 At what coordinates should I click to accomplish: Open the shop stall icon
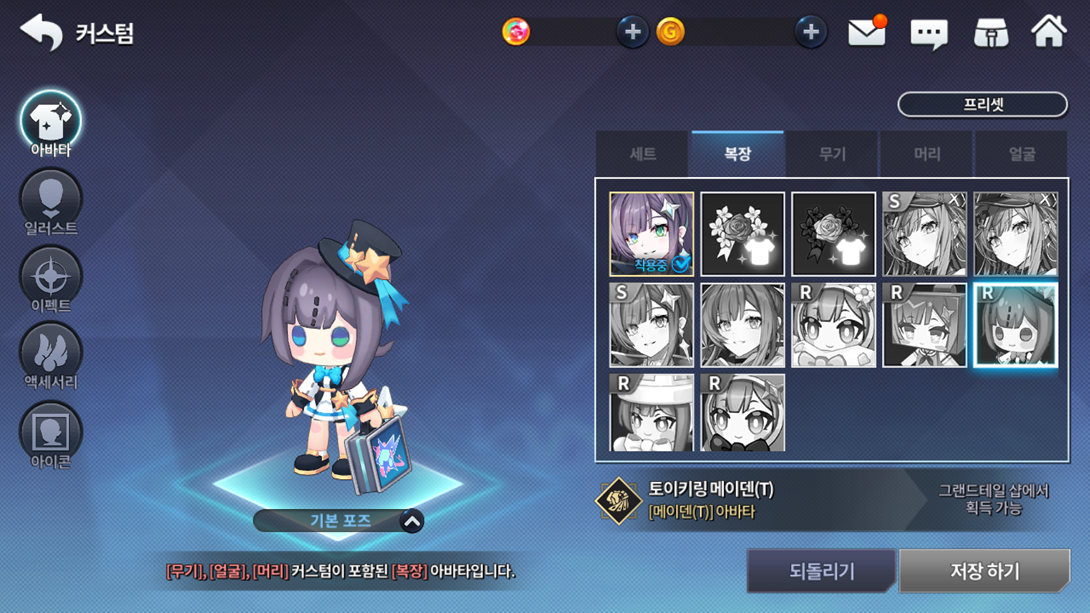(990, 33)
